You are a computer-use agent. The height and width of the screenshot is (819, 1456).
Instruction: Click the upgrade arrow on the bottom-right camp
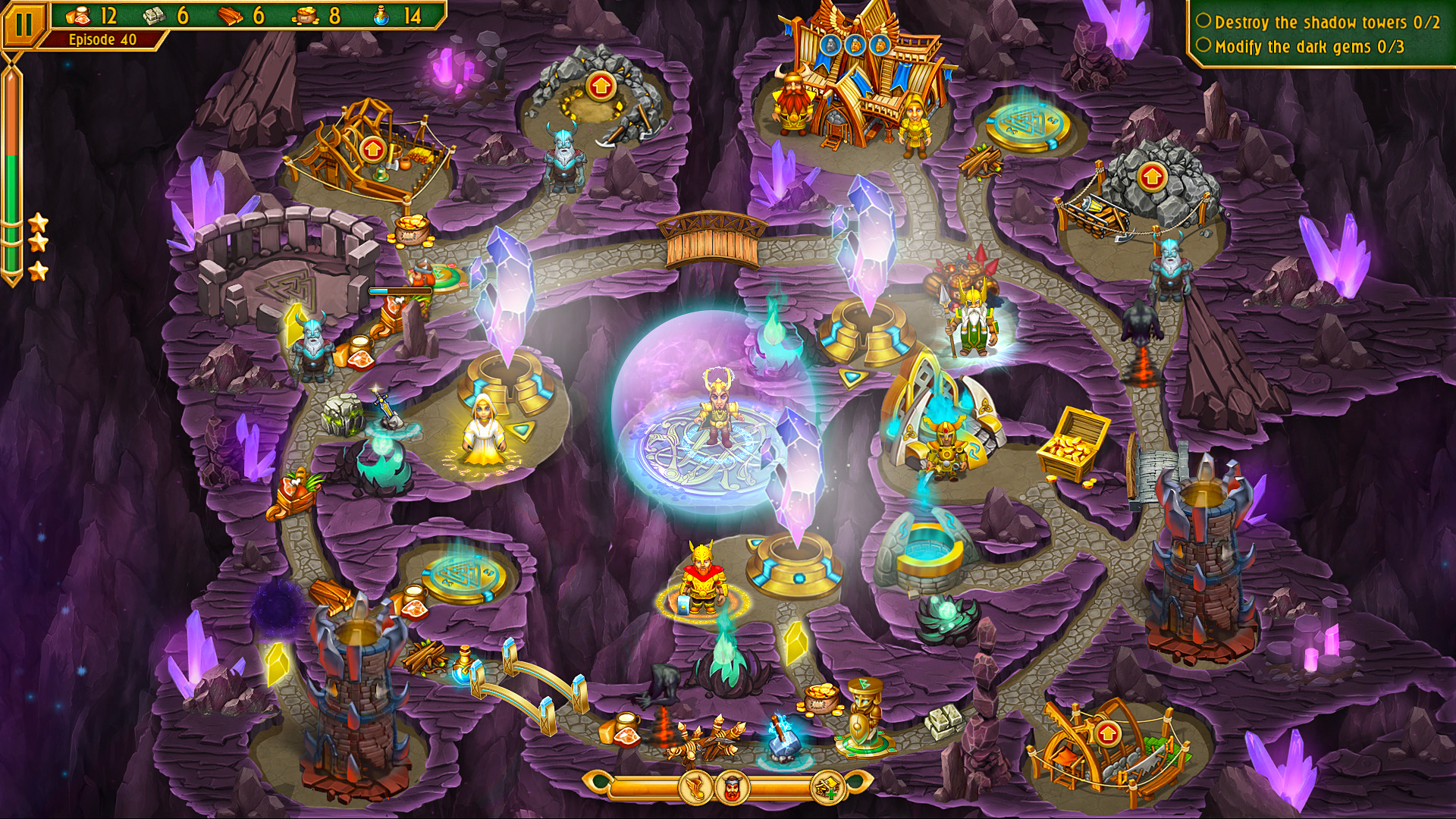click(x=1106, y=733)
